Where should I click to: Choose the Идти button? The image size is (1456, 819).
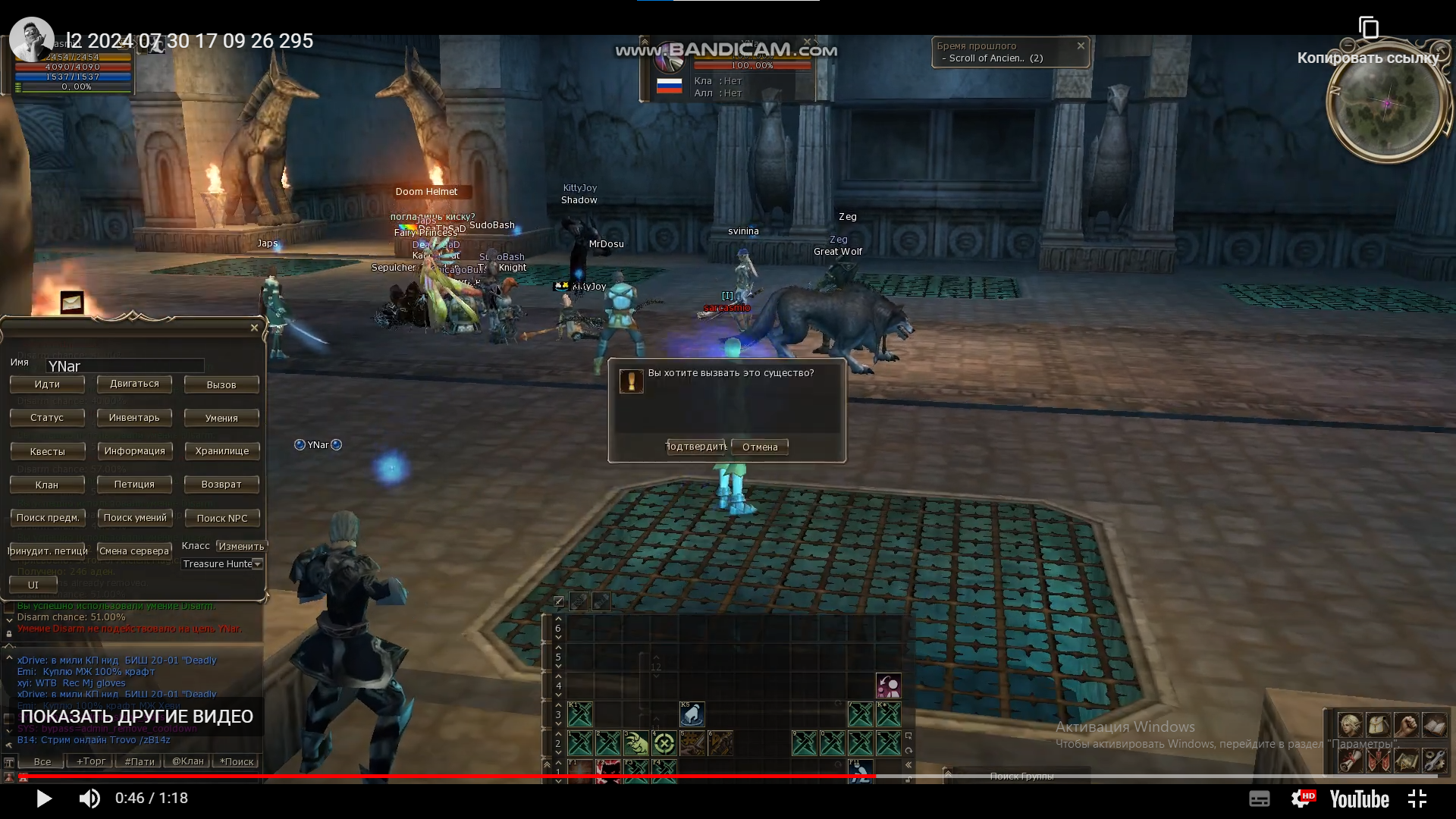(x=47, y=384)
